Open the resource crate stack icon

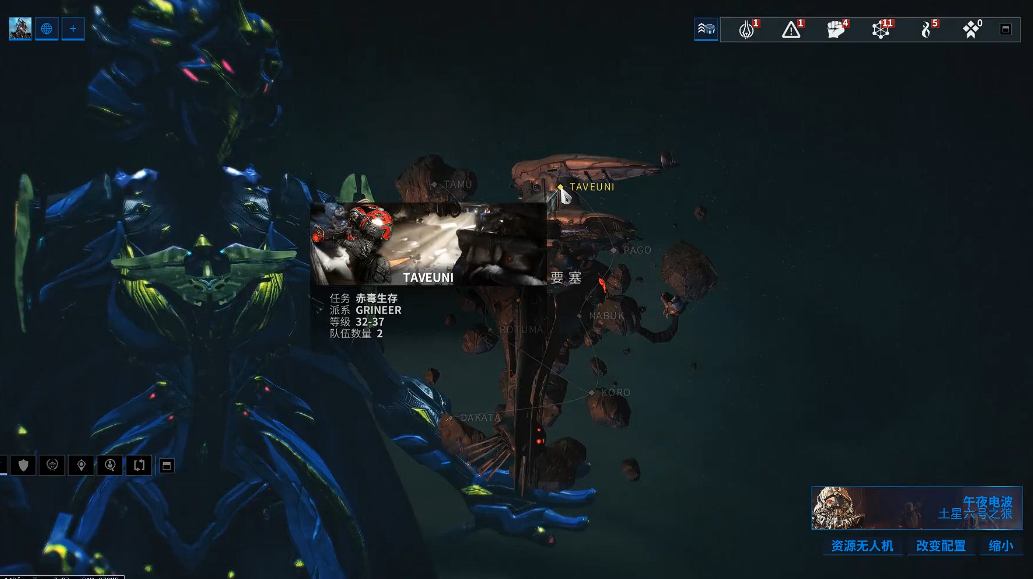(706, 30)
